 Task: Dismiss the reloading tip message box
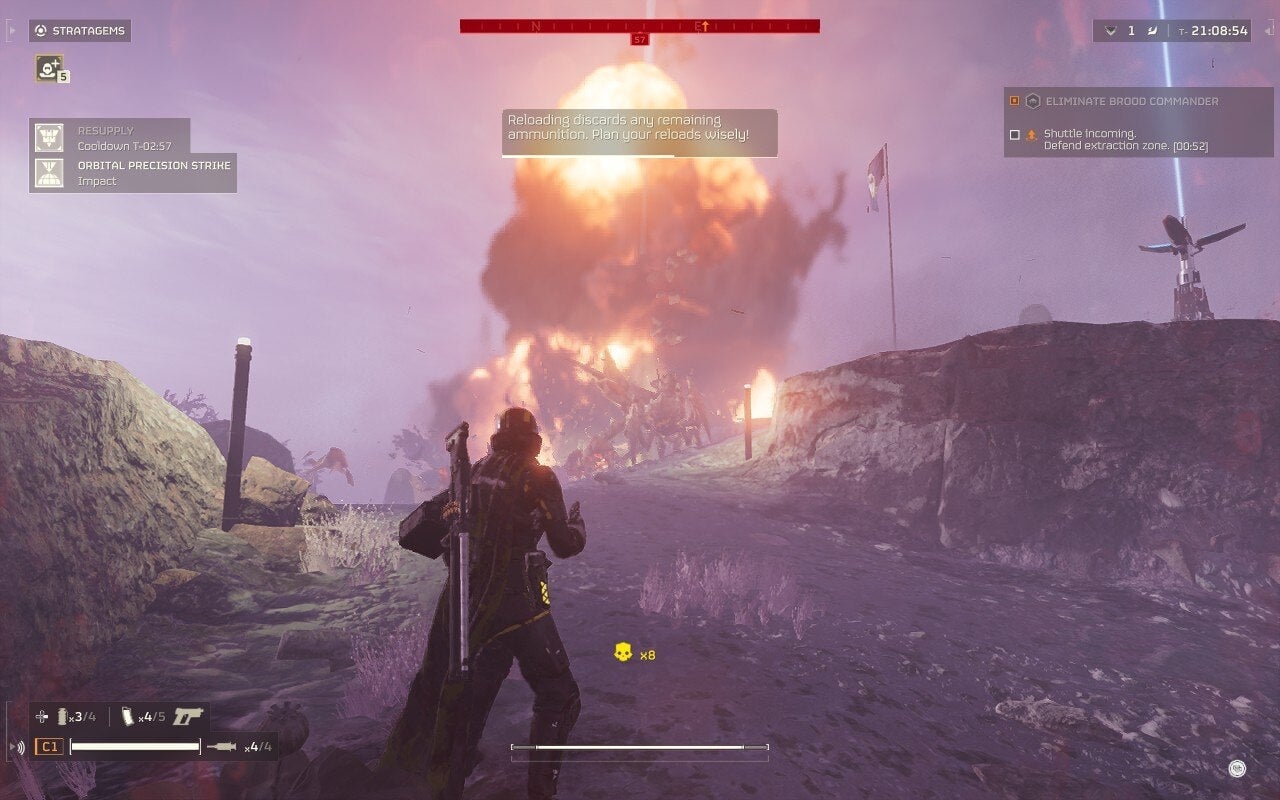point(639,133)
